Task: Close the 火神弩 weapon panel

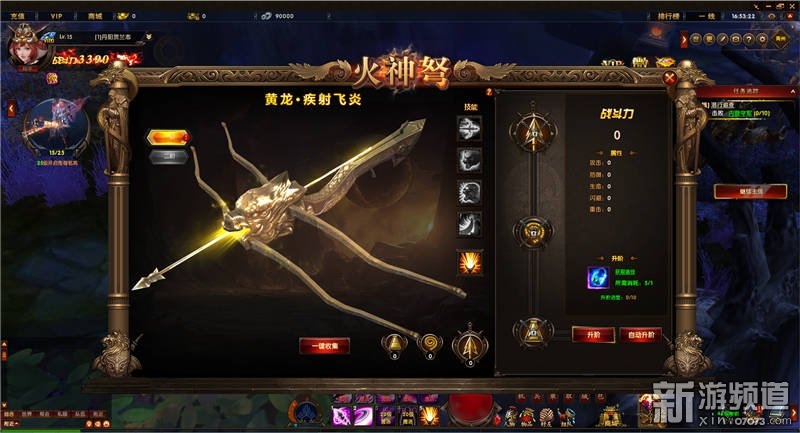Action: point(670,77)
